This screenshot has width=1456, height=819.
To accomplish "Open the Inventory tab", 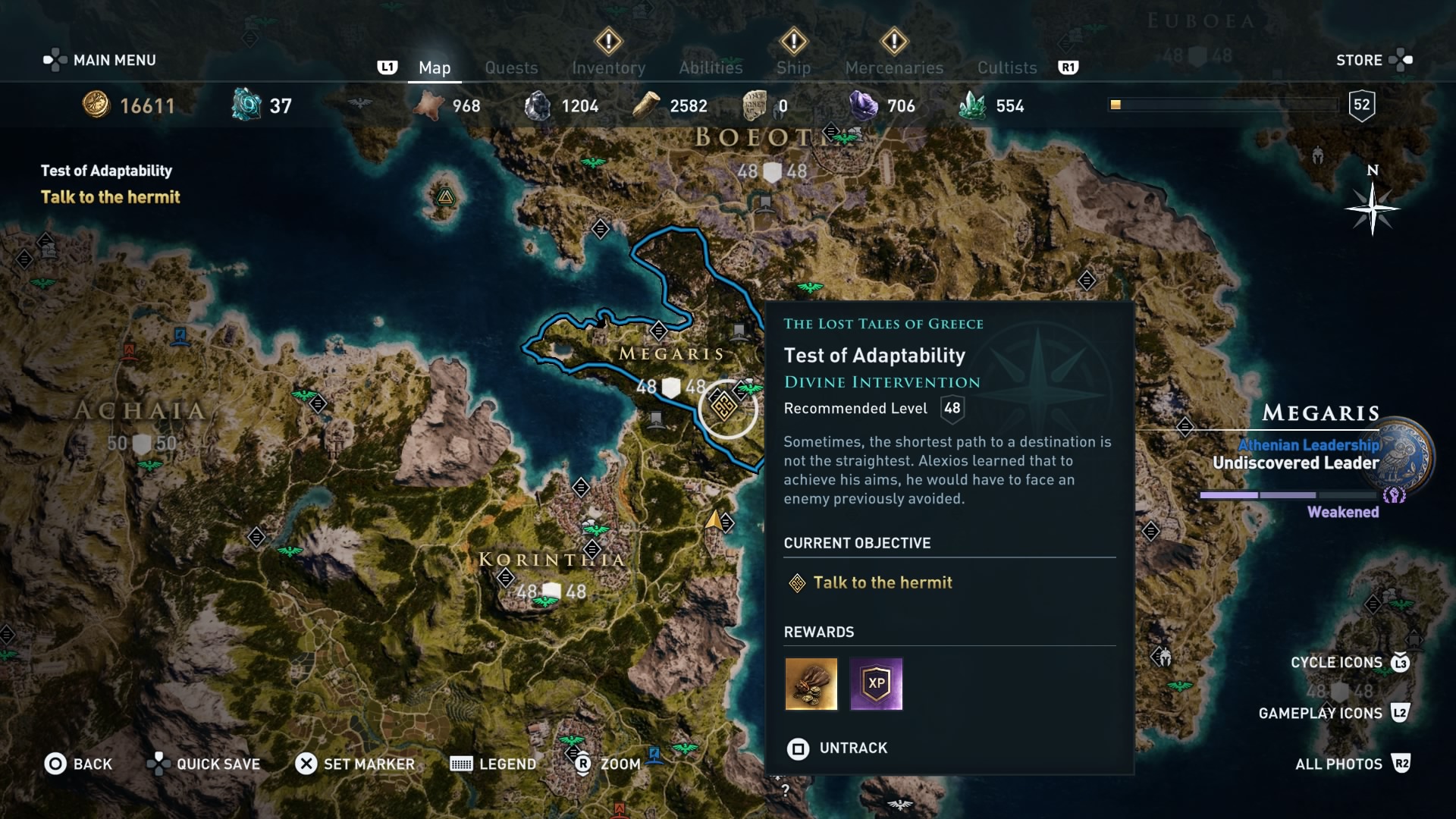I will pyautogui.click(x=608, y=67).
